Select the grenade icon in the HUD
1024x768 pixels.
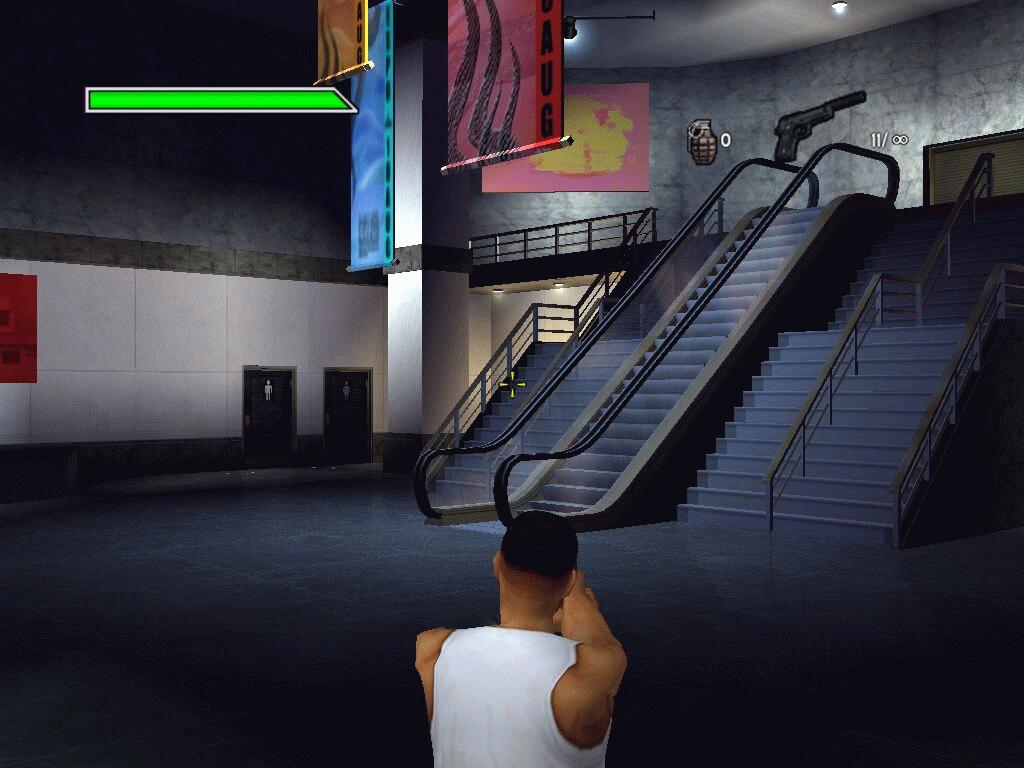click(x=702, y=141)
